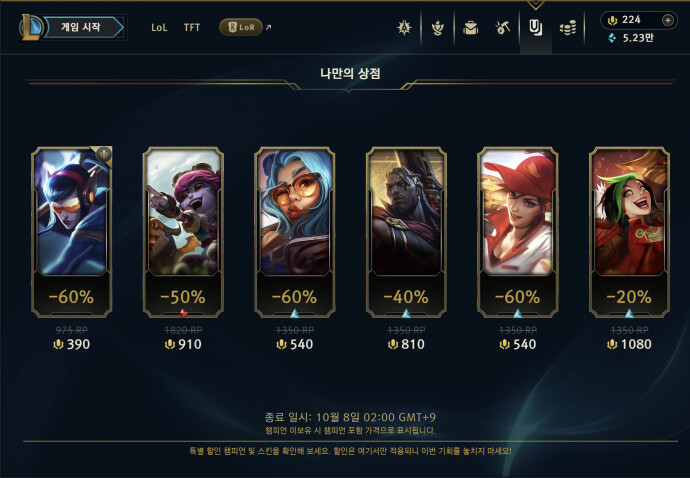Screen dimensions: 690x478
Task: Choose the -40% skin offer for 810 RP
Action: 406,212
